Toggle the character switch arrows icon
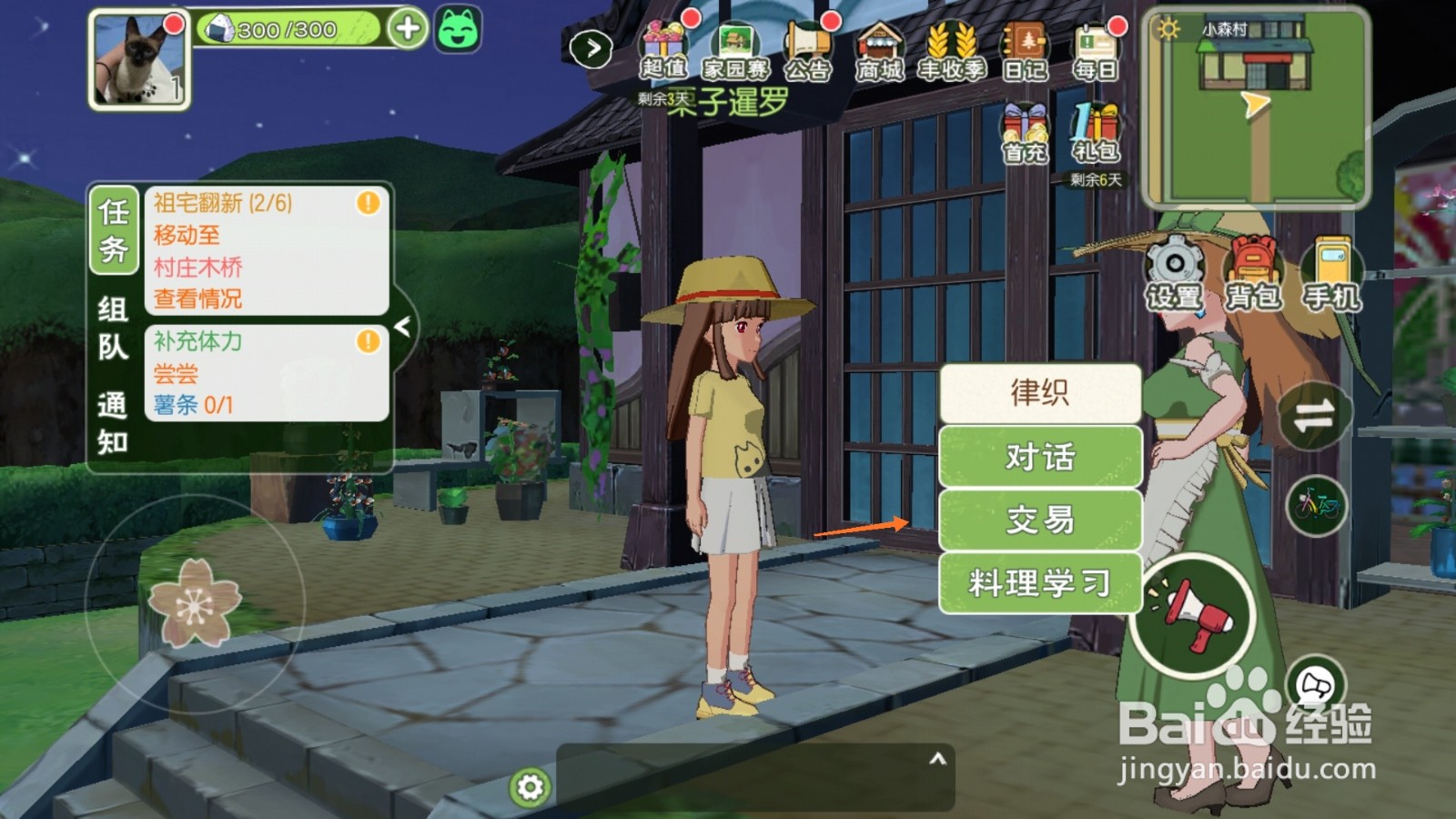The image size is (1456, 819). tap(1313, 414)
